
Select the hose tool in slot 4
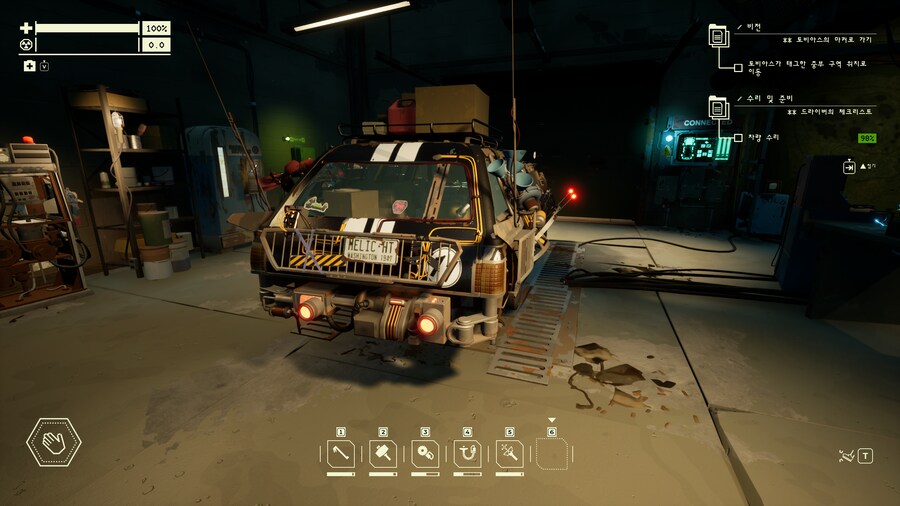click(467, 454)
